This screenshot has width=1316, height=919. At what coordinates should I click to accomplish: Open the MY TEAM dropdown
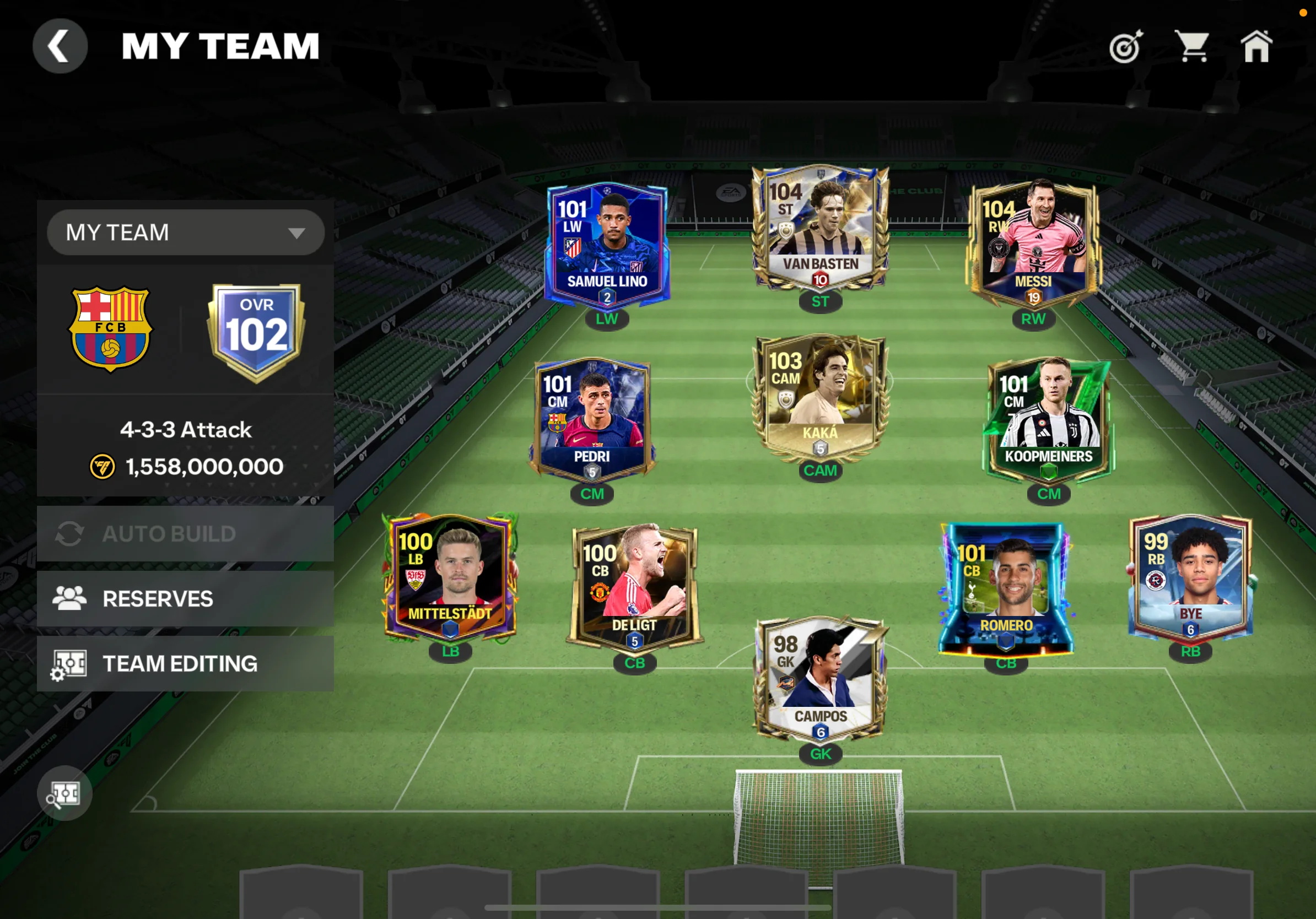tap(186, 233)
